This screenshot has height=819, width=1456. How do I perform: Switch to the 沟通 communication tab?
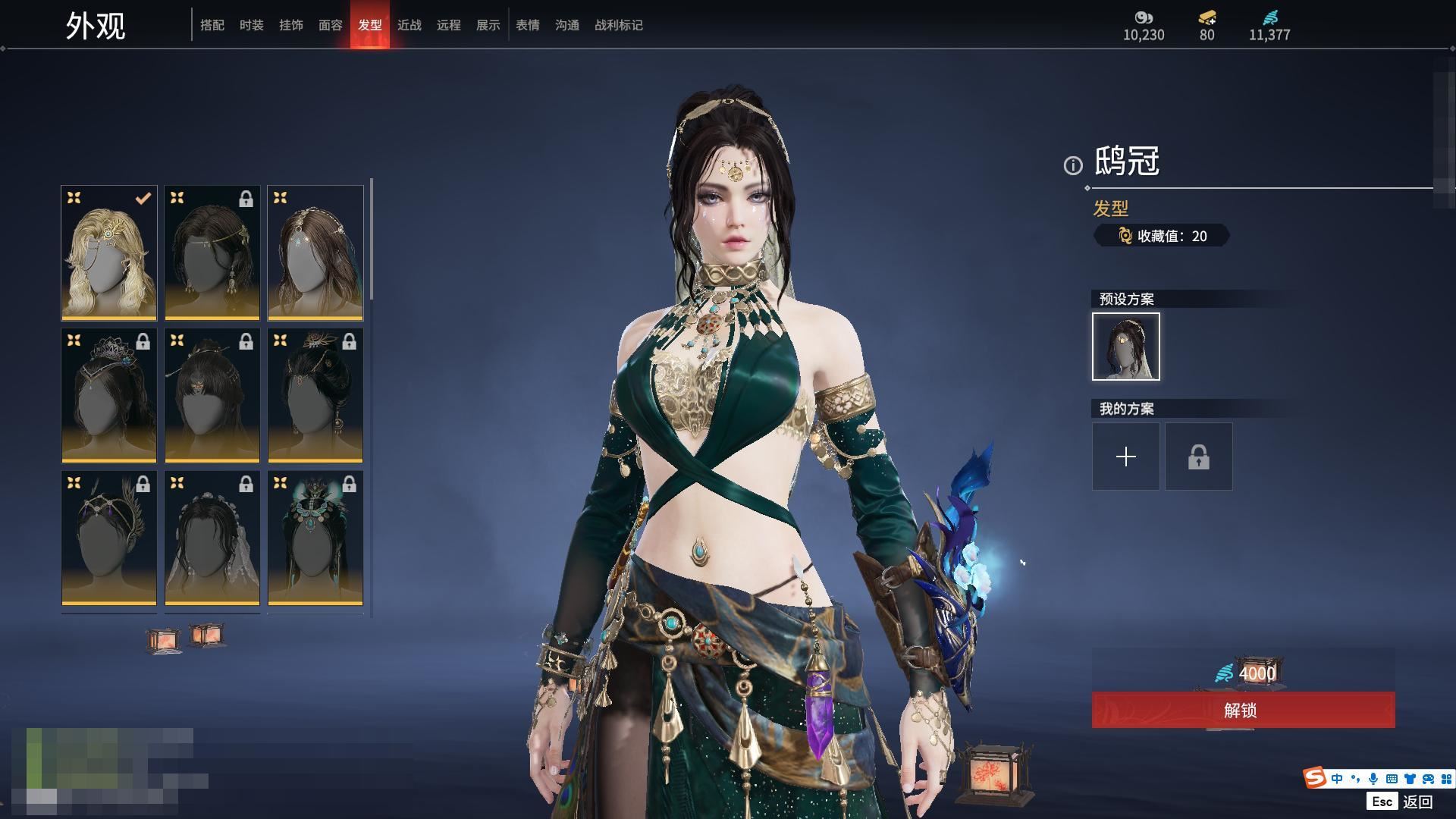(567, 25)
